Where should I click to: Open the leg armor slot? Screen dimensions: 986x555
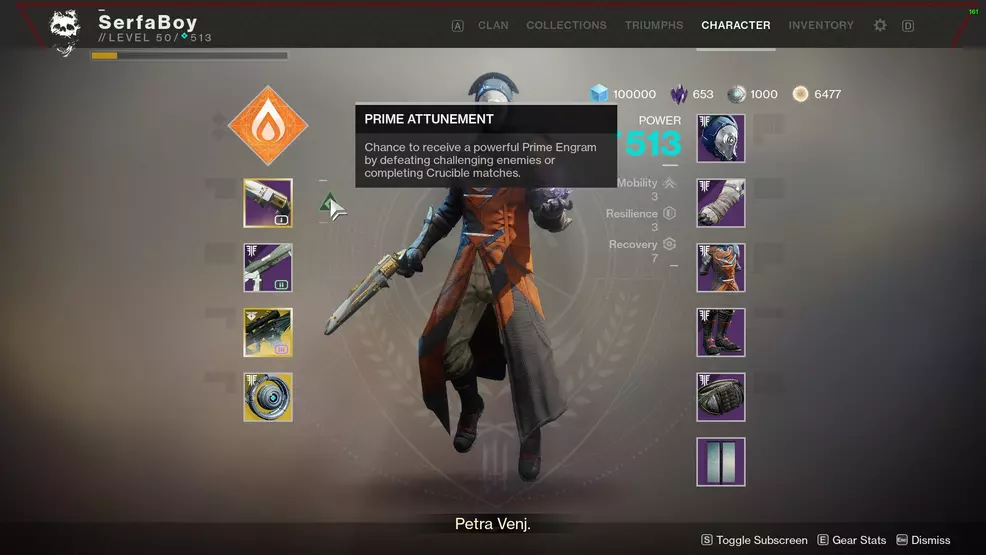coord(721,332)
